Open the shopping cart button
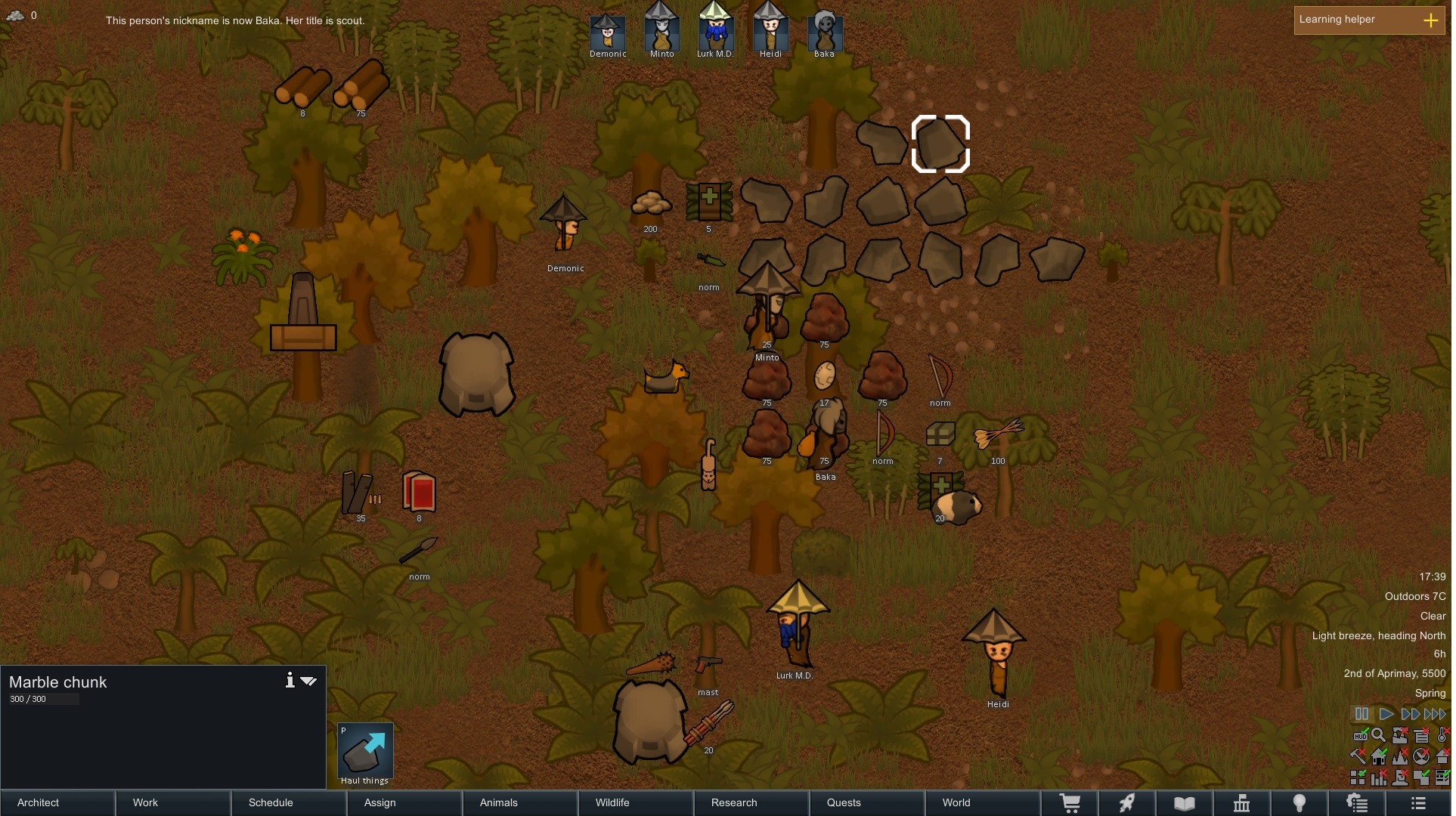 [x=1070, y=803]
